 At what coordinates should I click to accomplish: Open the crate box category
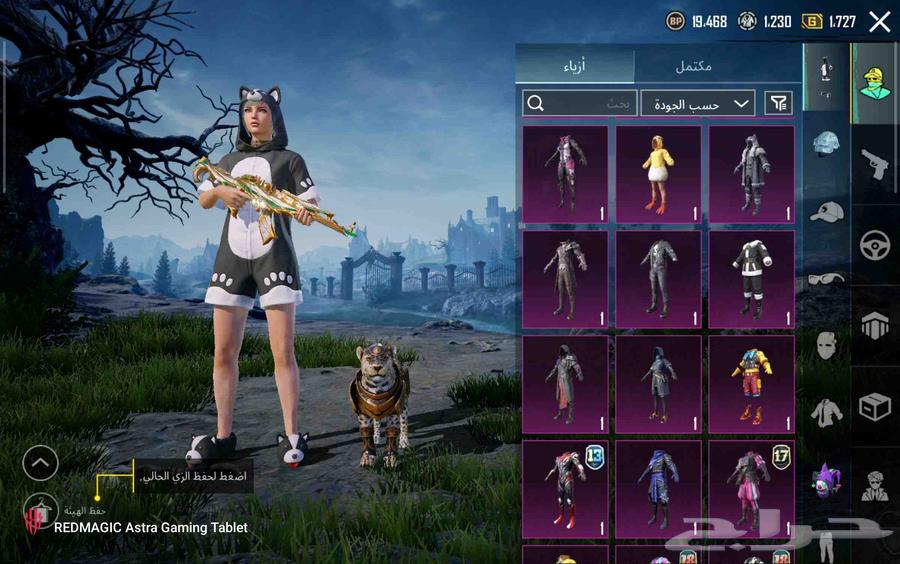[875, 407]
